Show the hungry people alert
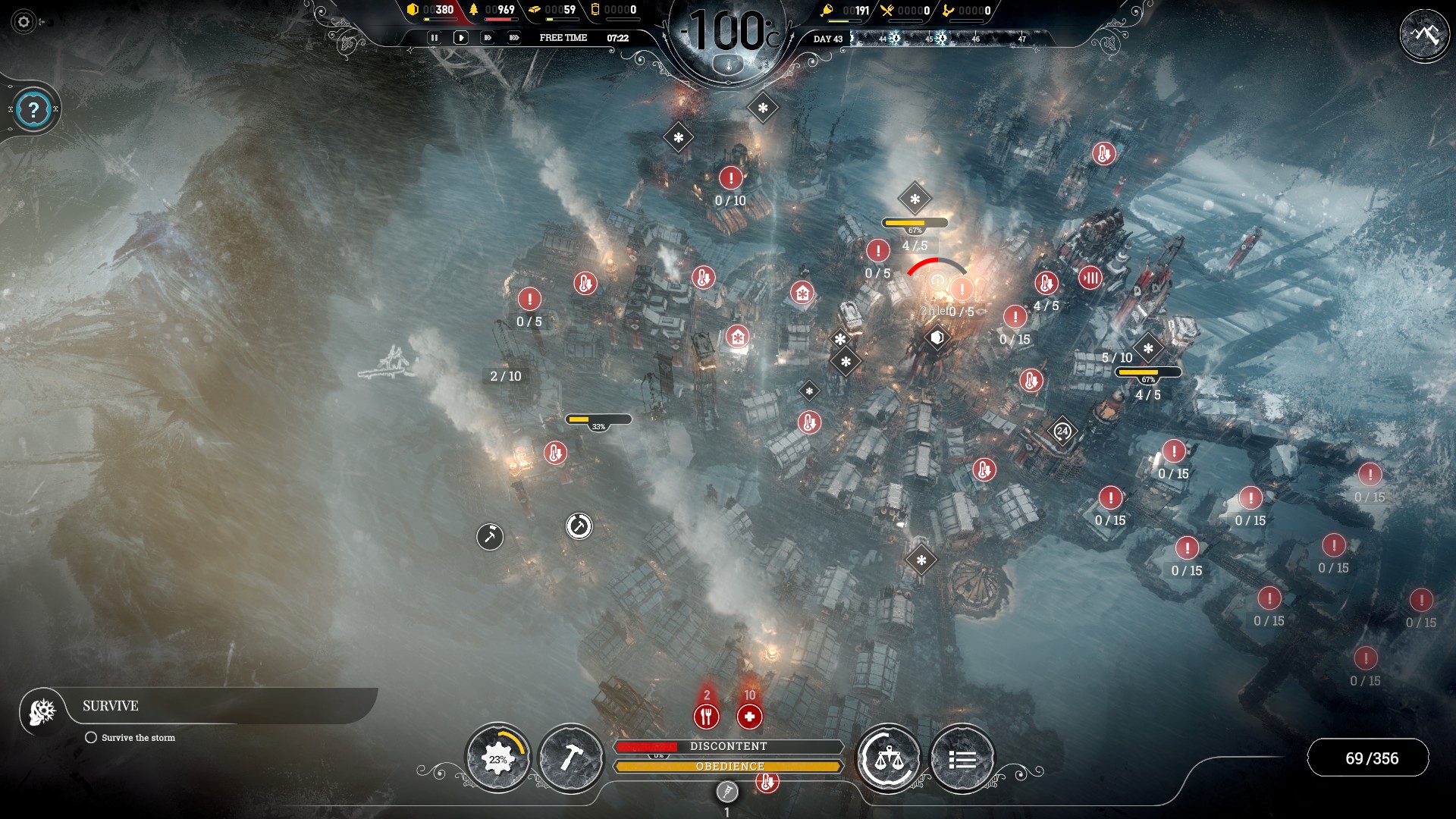Screen dimensions: 1456x819 [x=706, y=716]
